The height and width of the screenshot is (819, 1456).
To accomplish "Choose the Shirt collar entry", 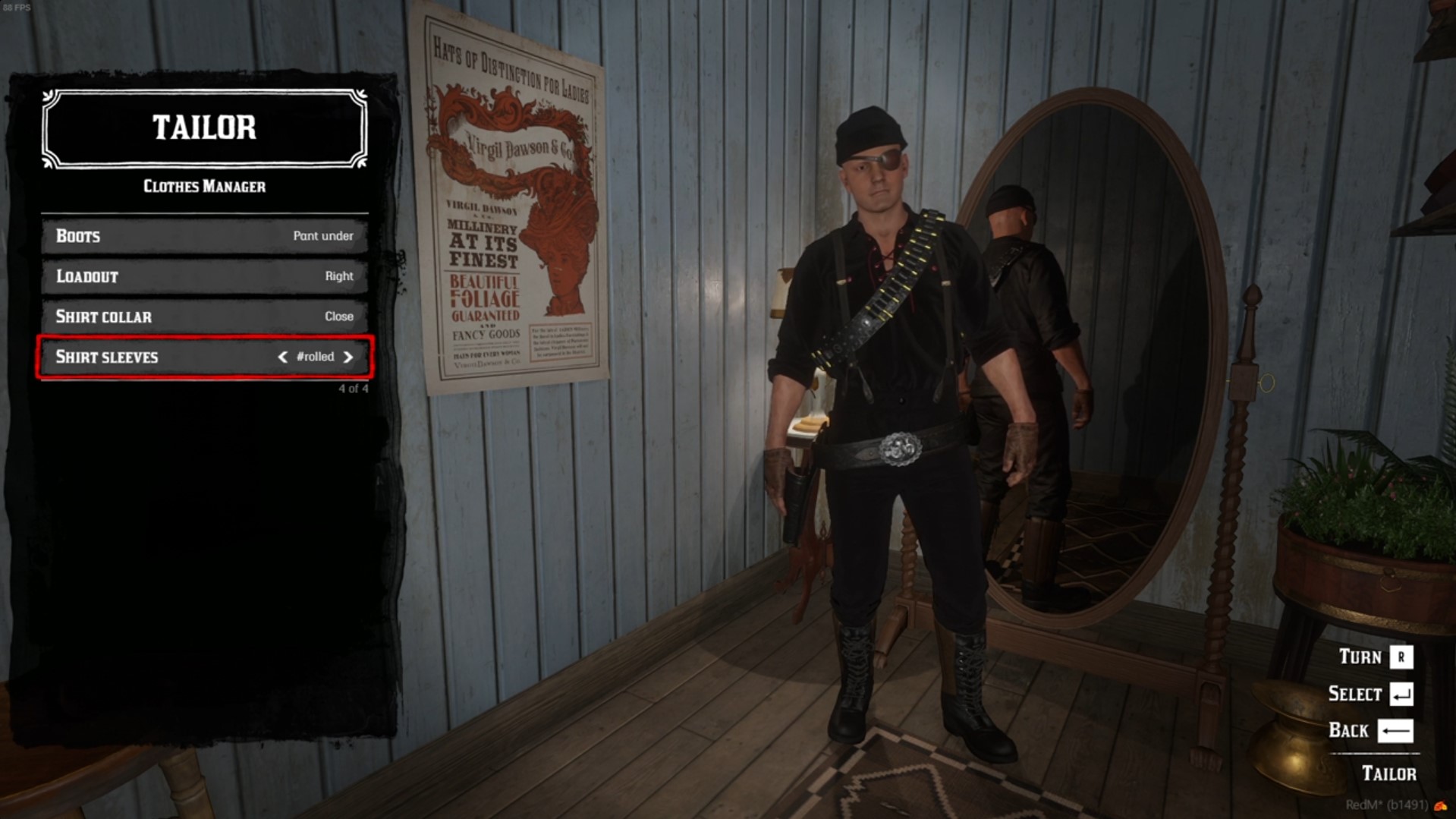I will tap(204, 317).
